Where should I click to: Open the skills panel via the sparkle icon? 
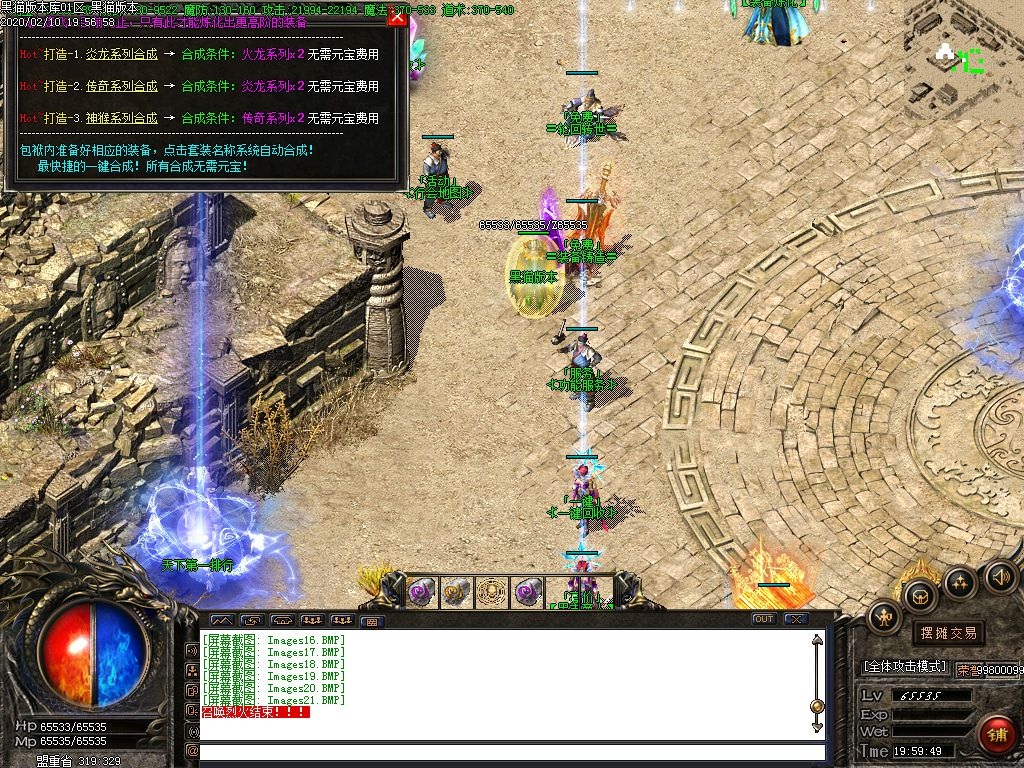[x=960, y=581]
